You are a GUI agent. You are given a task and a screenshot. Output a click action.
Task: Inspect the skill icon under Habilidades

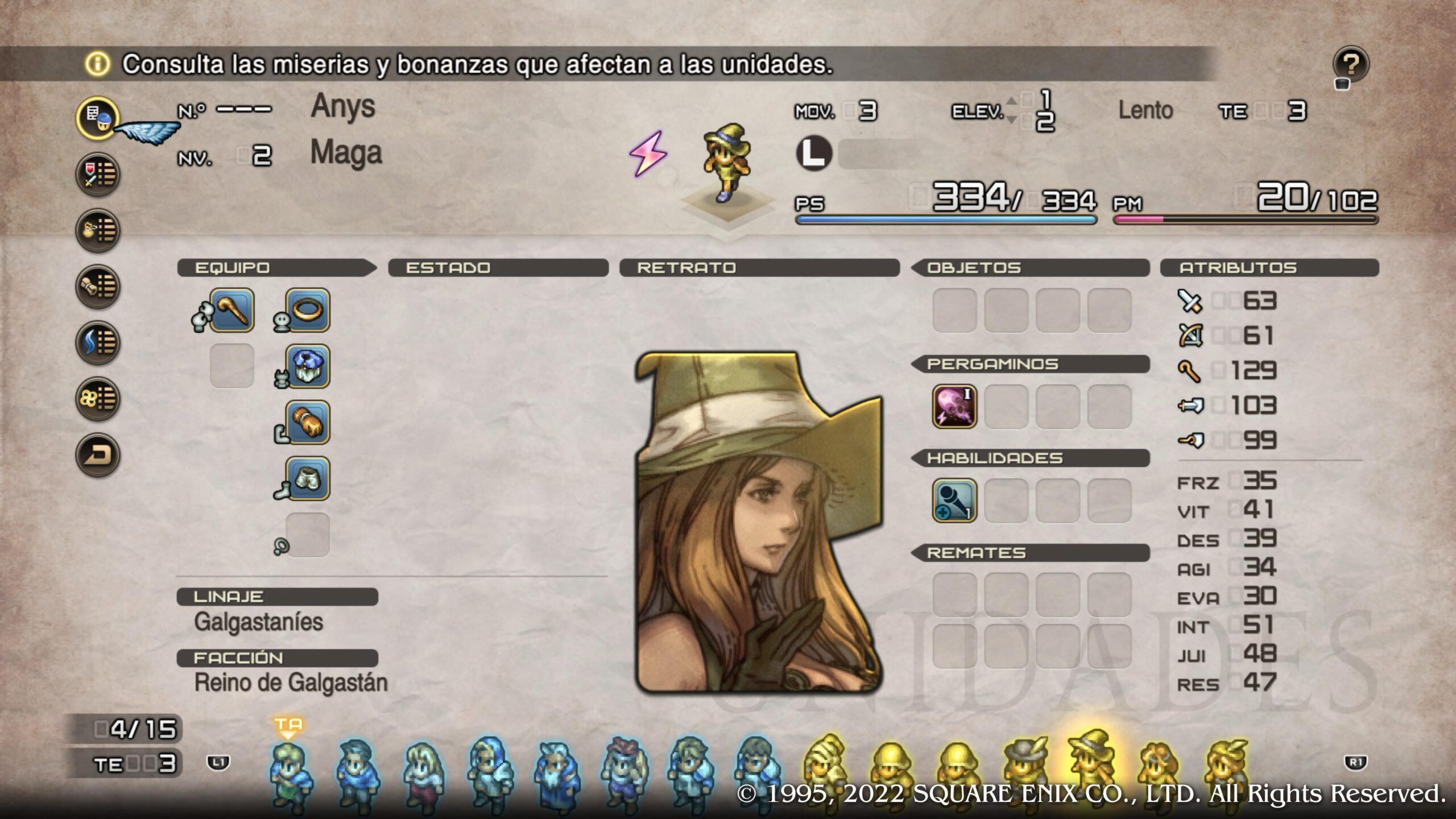click(x=954, y=500)
